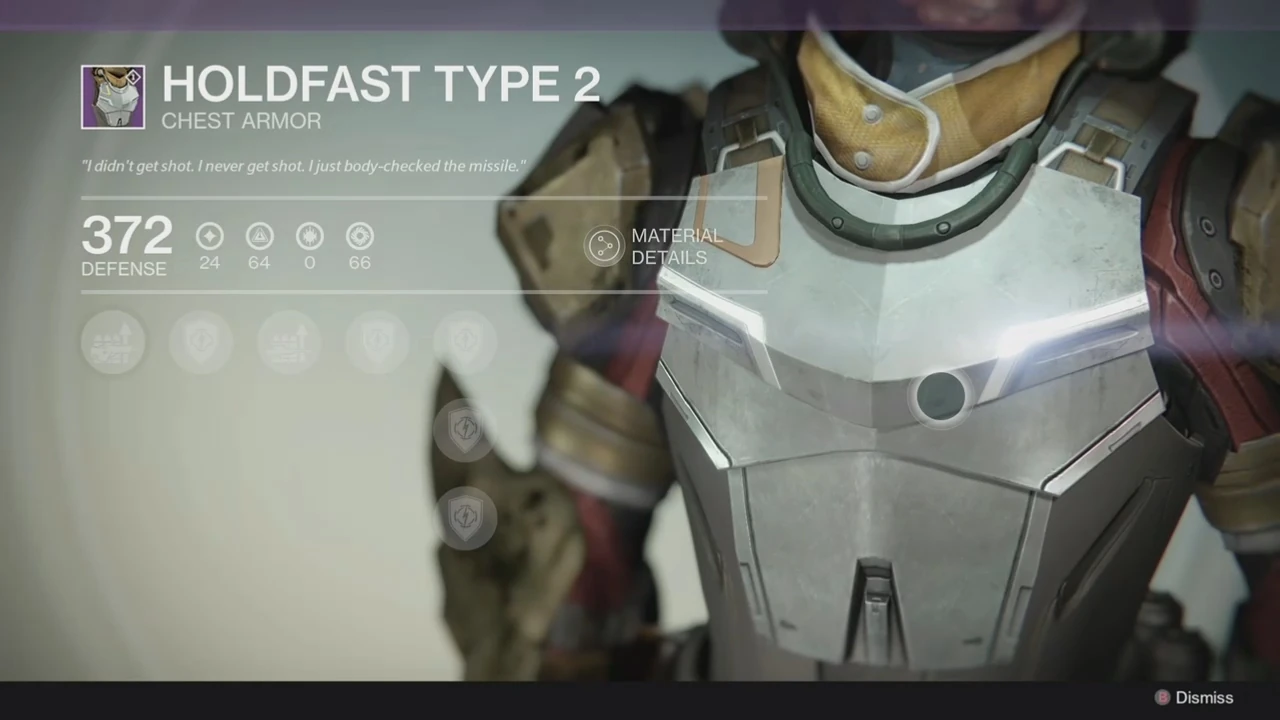Select the Chest Armor label
The height and width of the screenshot is (720, 1280).
coord(240,121)
